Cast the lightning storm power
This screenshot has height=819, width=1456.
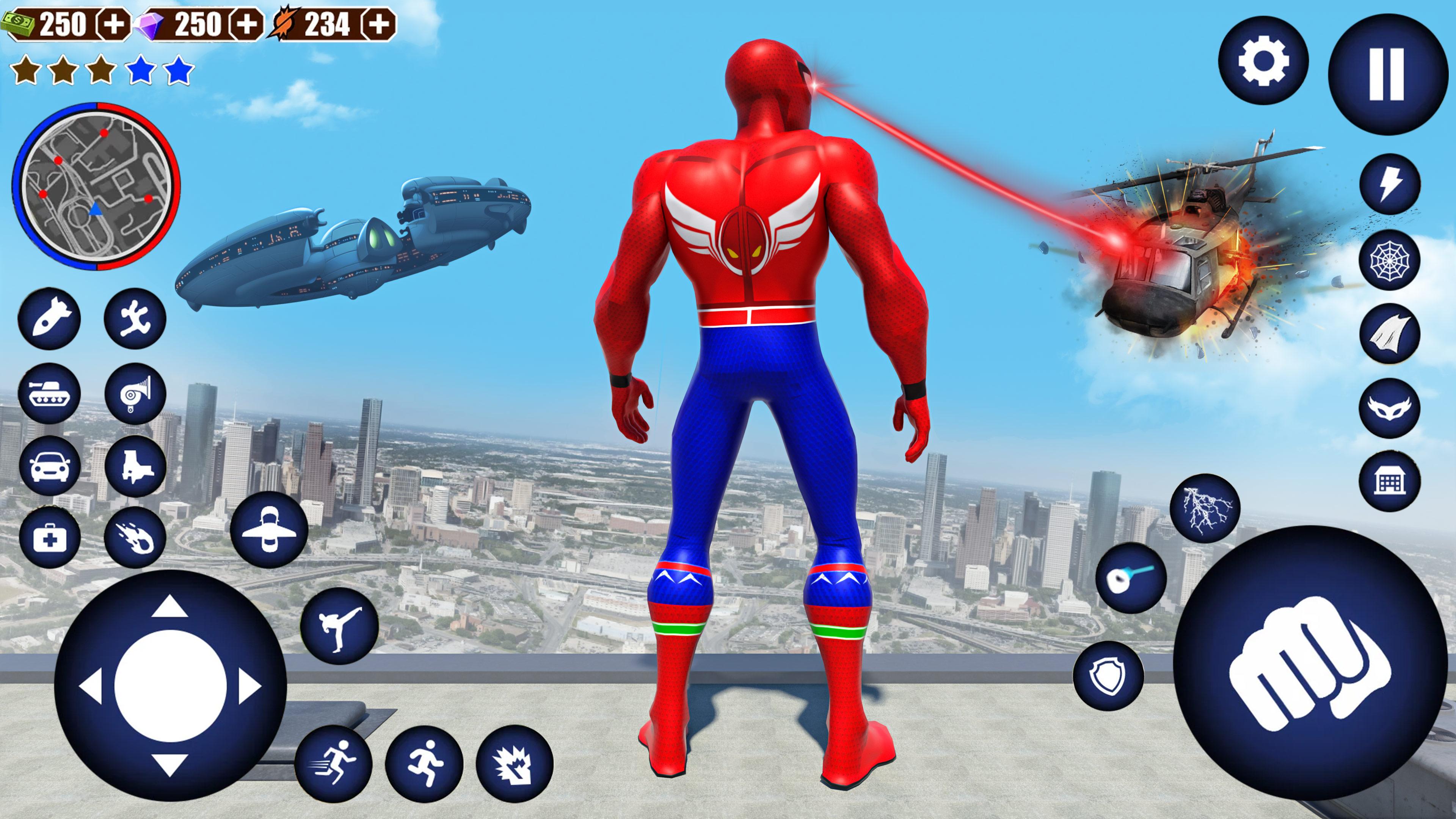(1213, 508)
